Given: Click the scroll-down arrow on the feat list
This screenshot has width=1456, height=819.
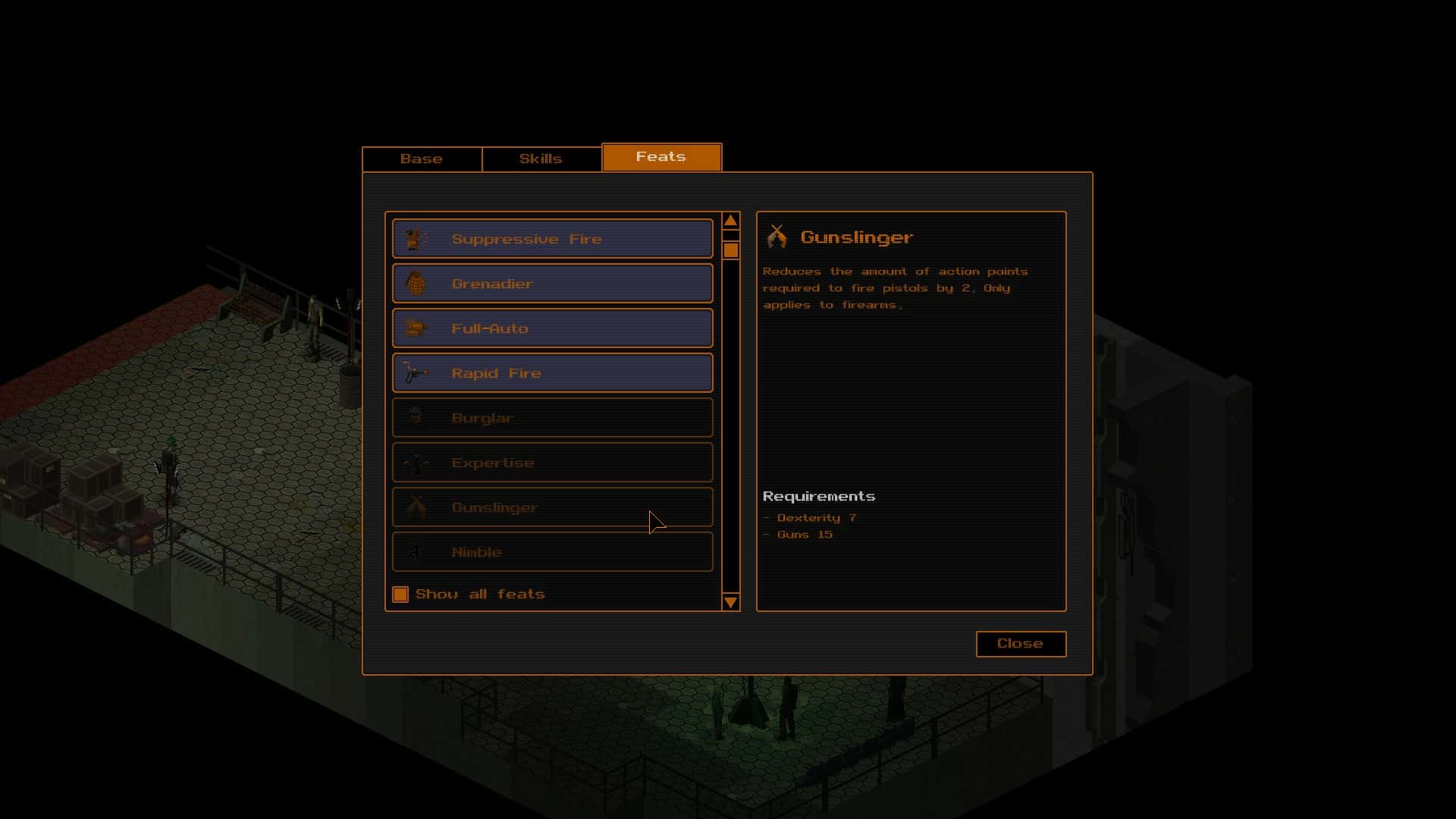Looking at the screenshot, I should tap(731, 603).
